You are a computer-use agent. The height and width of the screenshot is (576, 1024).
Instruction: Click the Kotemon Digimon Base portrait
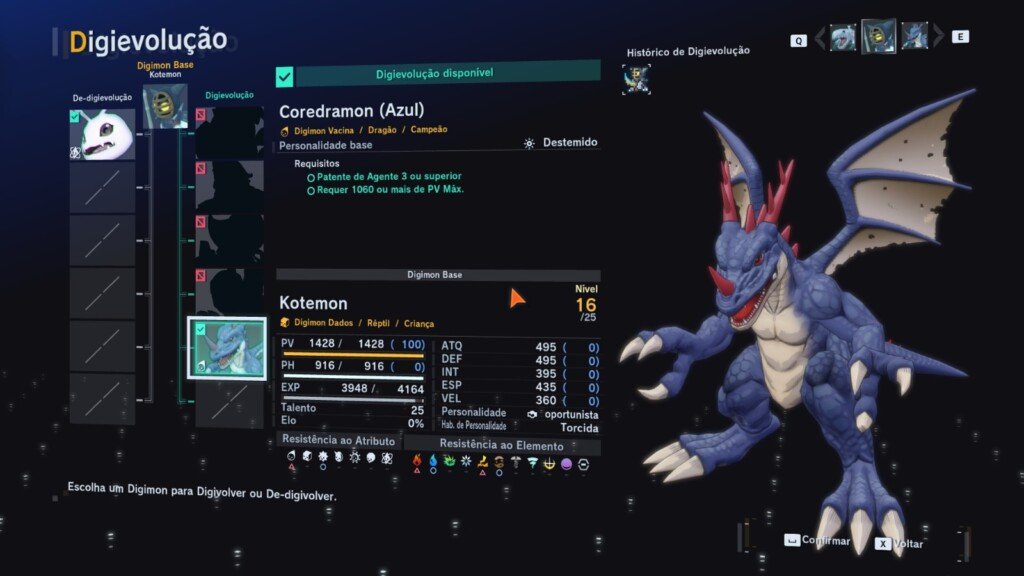pyautogui.click(x=165, y=106)
